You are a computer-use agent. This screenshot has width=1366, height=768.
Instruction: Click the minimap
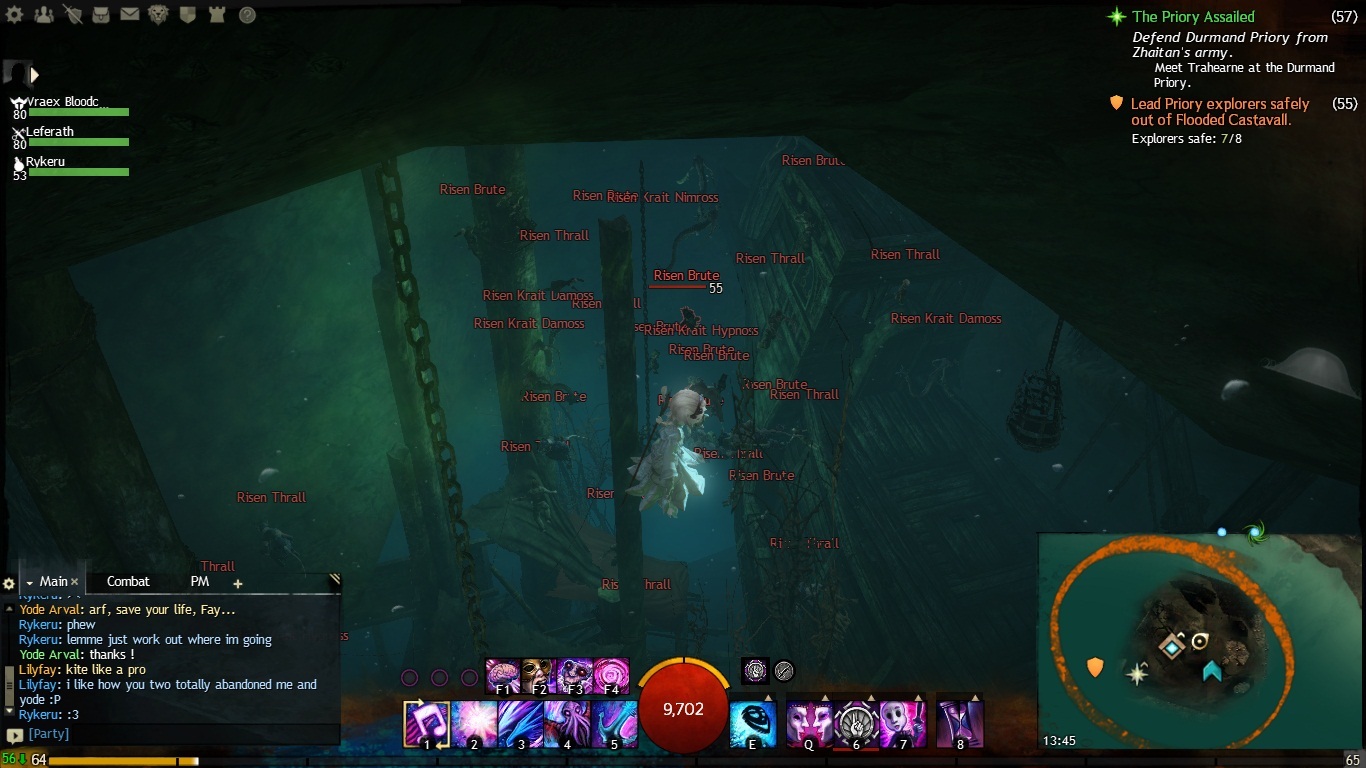click(x=1200, y=640)
